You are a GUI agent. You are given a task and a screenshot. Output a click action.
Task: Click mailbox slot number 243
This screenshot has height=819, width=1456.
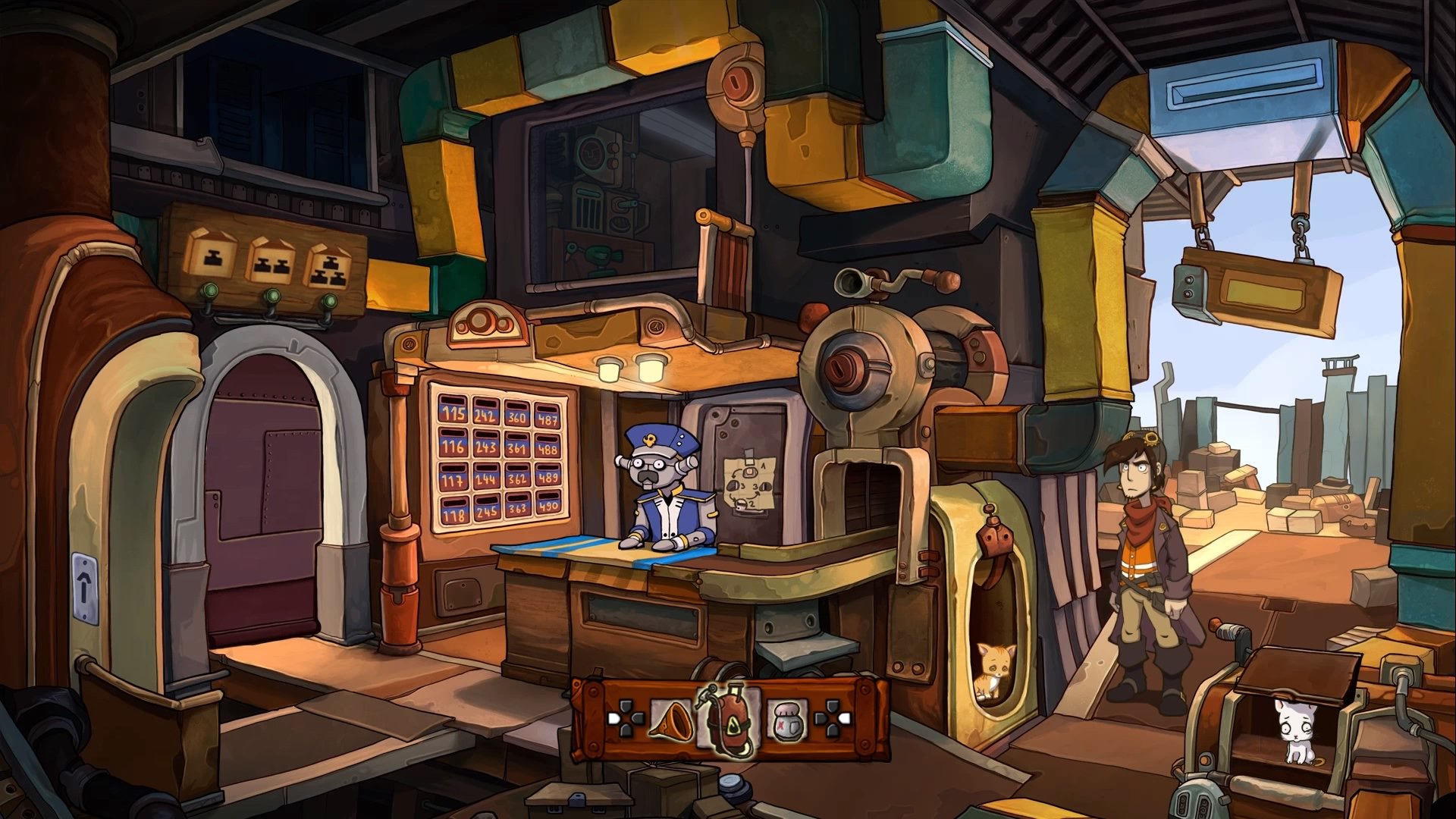click(x=485, y=447)
